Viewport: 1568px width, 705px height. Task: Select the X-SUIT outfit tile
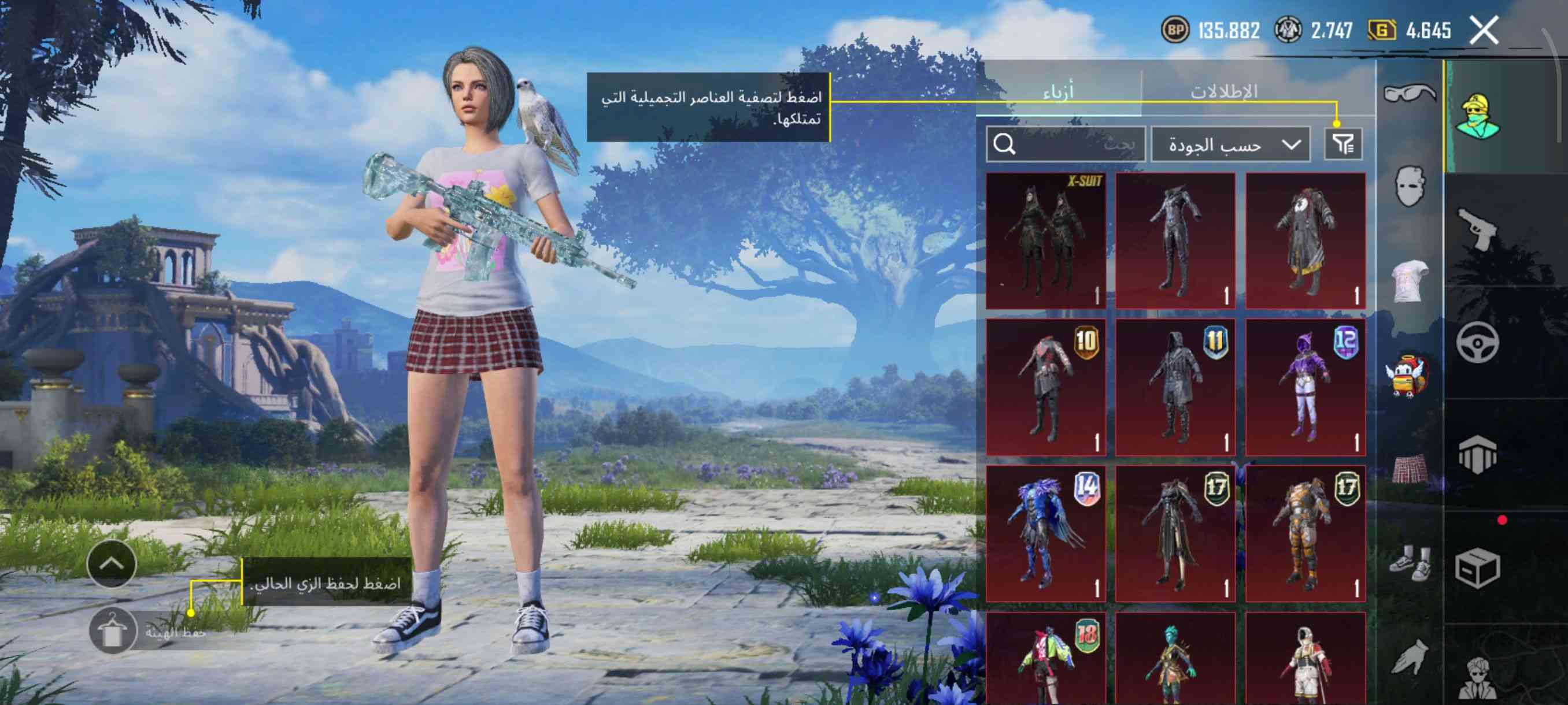pos(1046,241)
